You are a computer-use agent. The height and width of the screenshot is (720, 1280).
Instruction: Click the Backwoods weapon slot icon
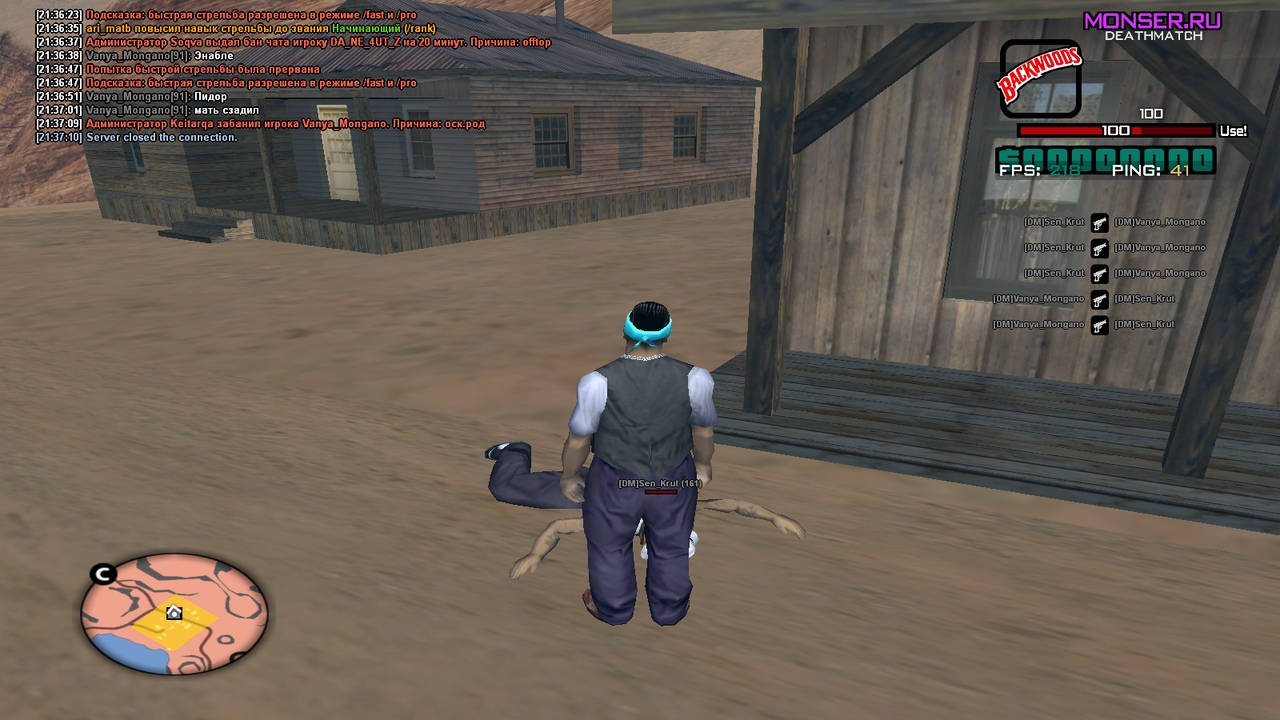point(1040,79)
